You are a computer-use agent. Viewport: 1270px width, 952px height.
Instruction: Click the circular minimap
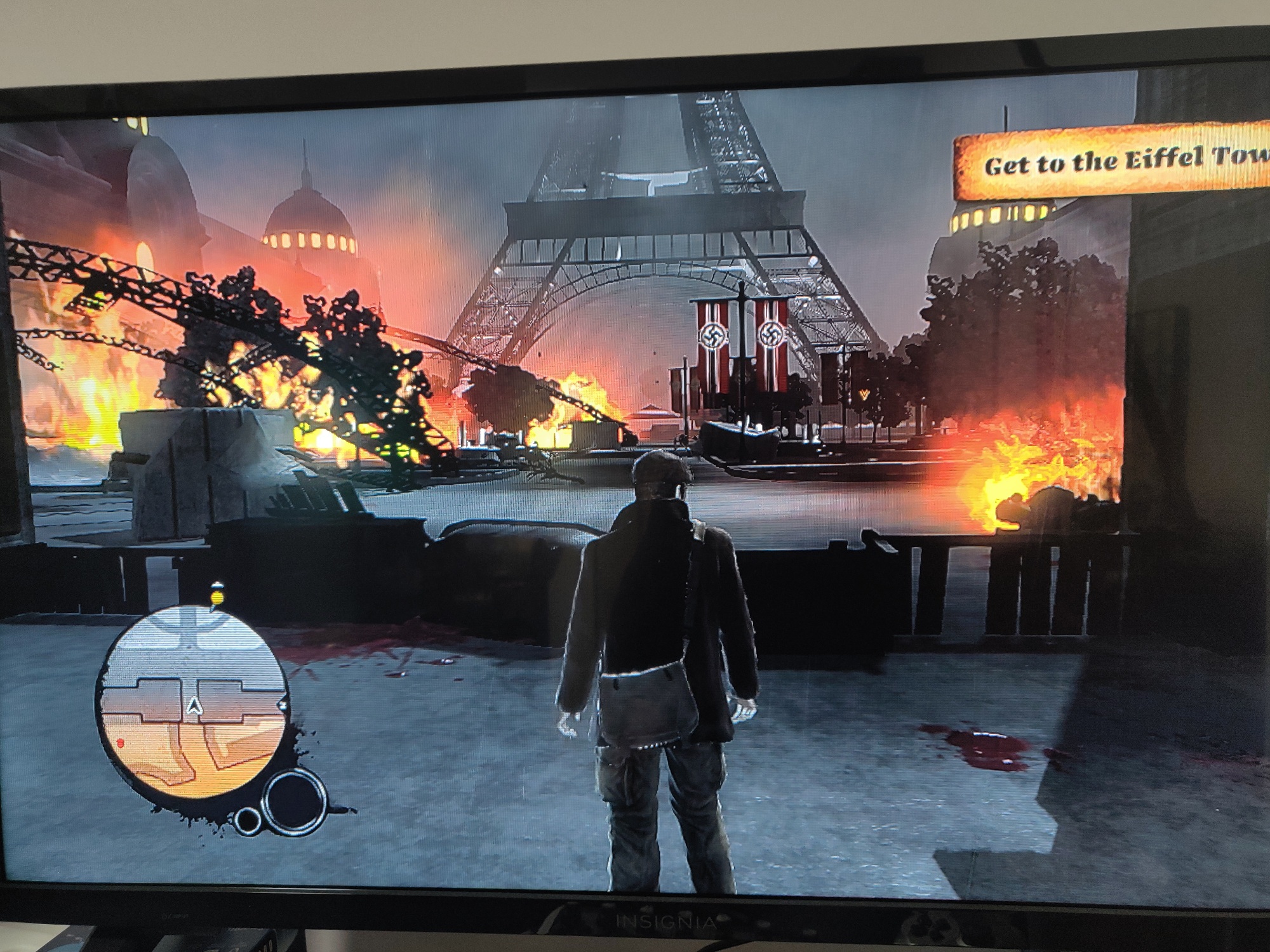(193, 700)
